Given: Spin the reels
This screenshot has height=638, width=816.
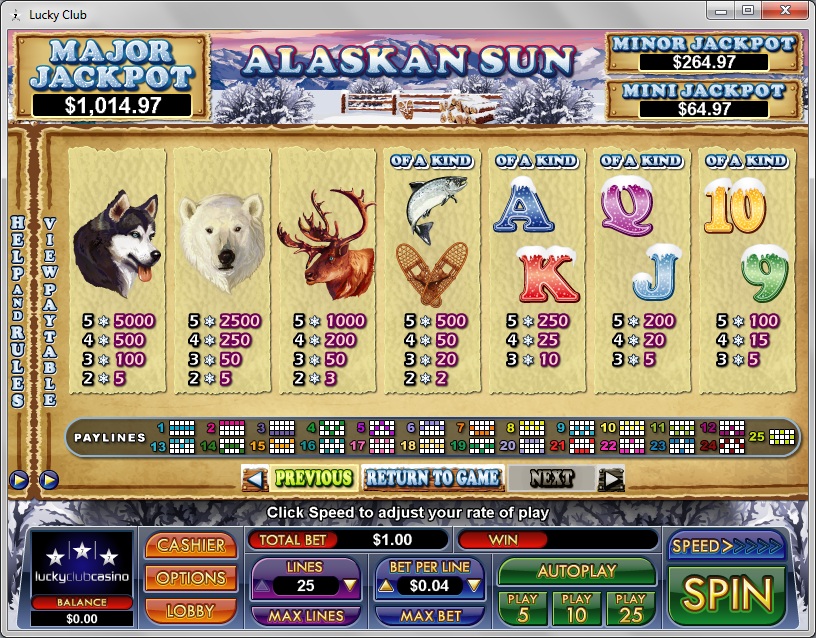Looking at the screenshot, I should click(727, 595).
